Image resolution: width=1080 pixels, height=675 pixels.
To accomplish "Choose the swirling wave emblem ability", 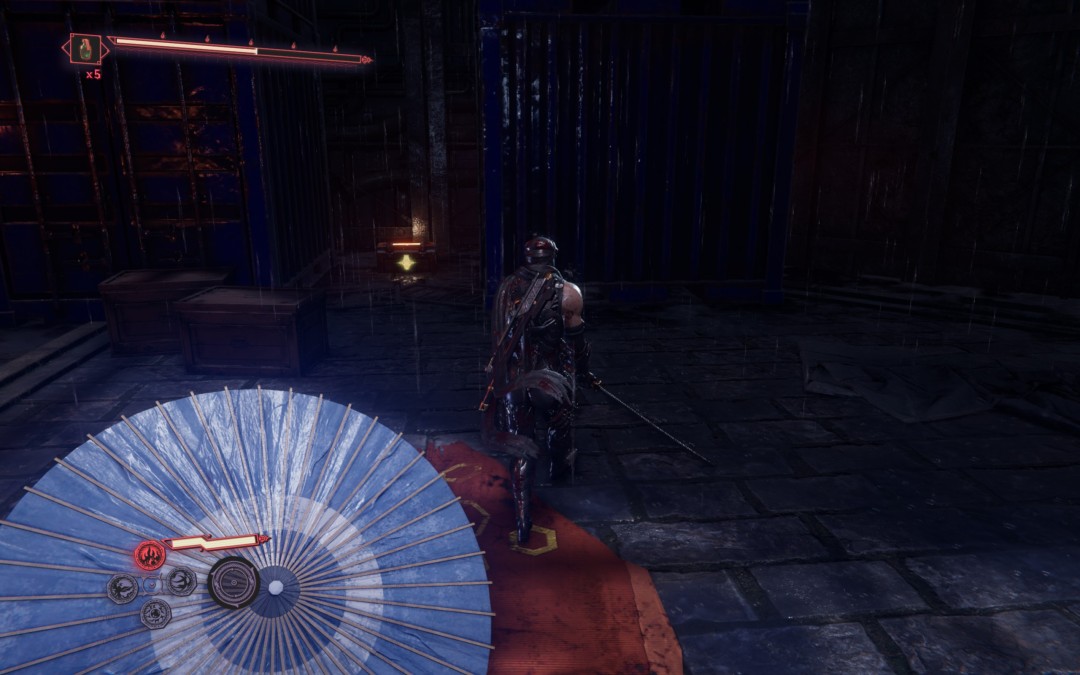I will coord(181,581).
